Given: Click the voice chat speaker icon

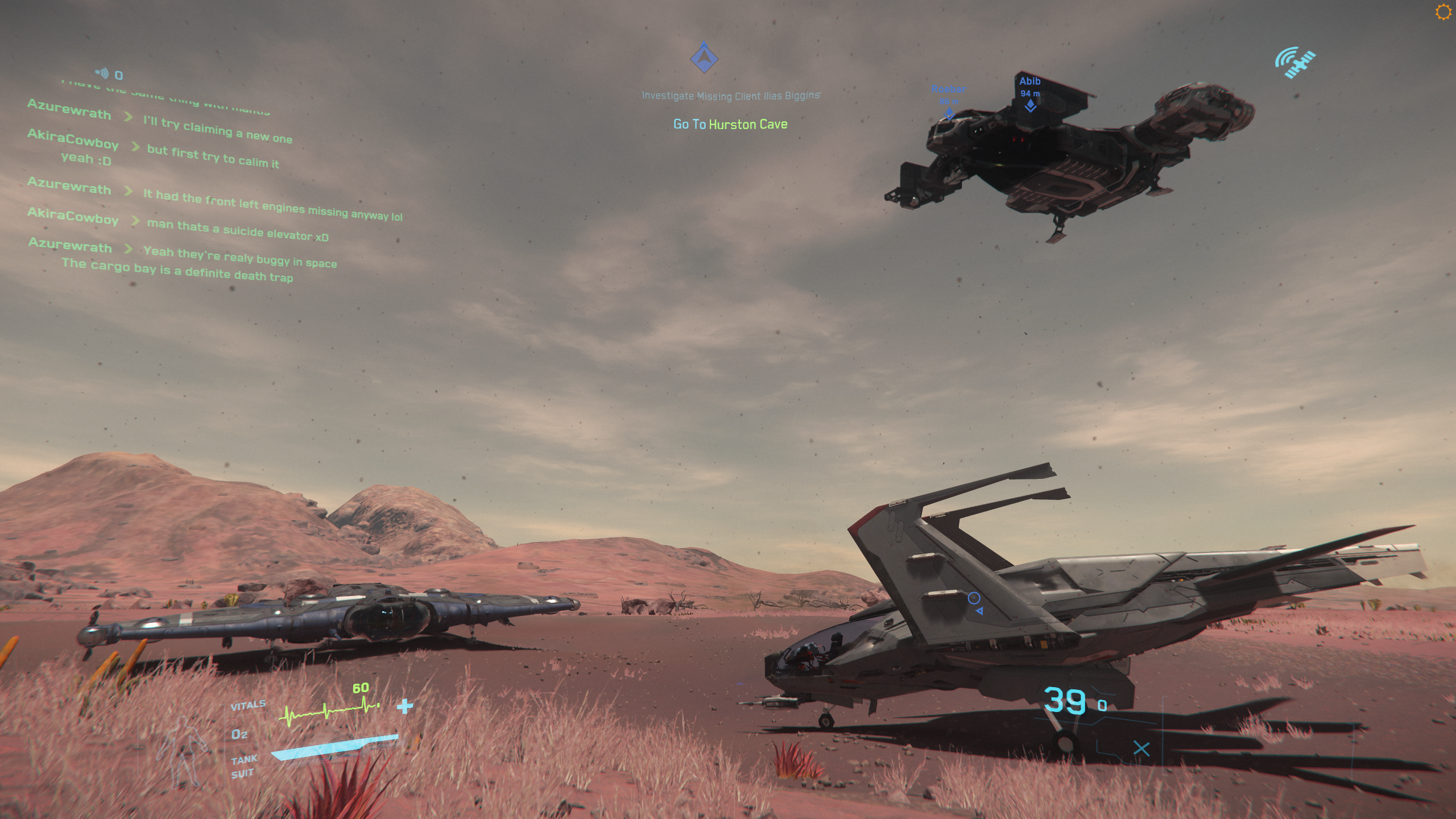Looking at the screenshot, I should click(102, 73).
